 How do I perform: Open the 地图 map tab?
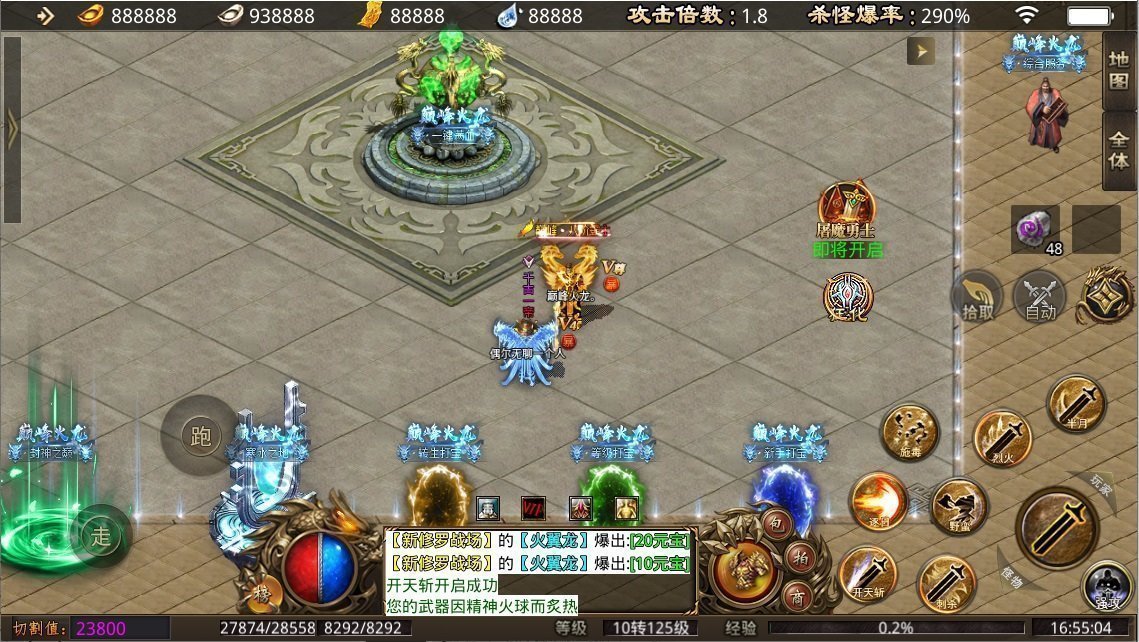1119,70
